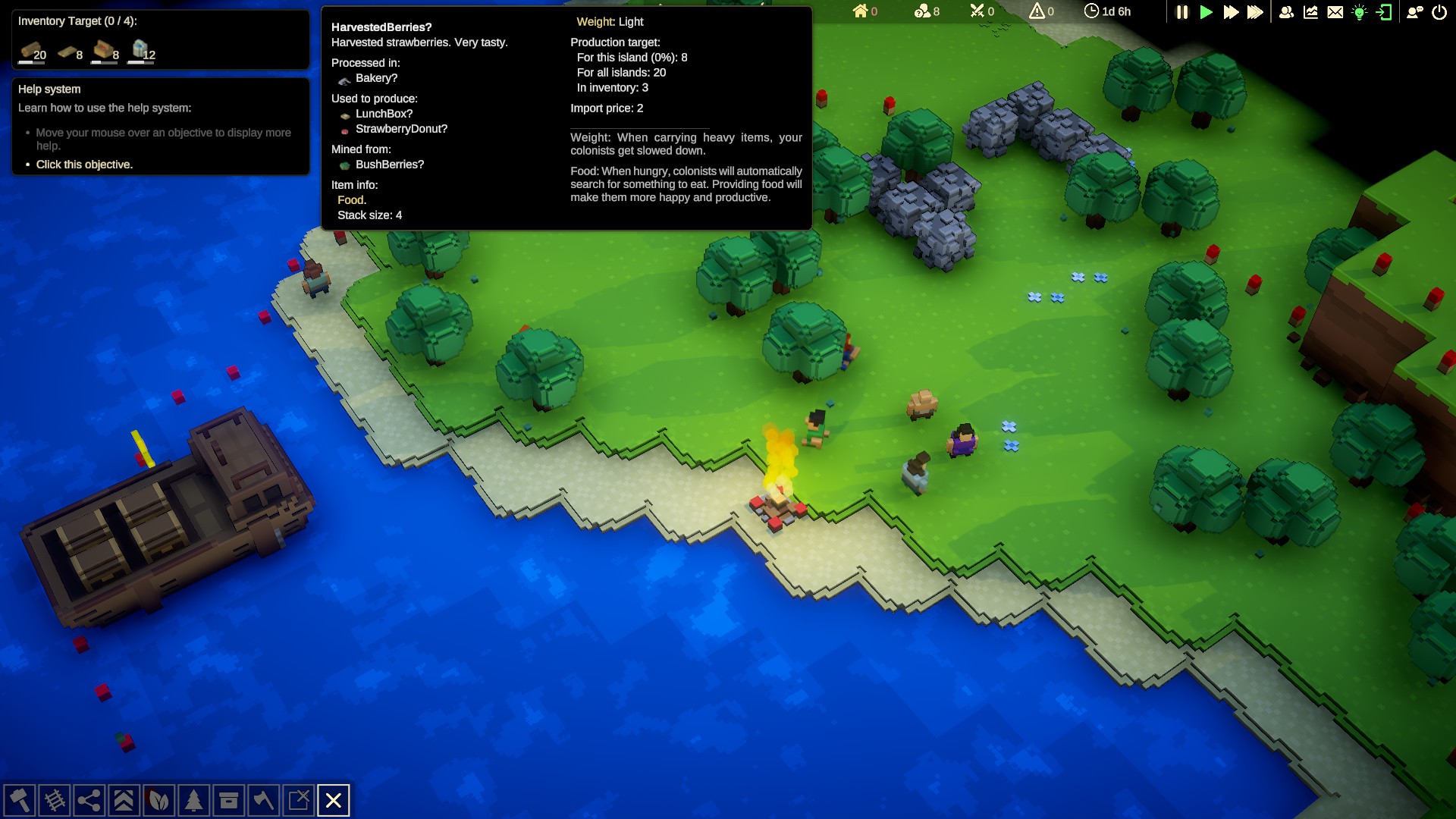Select the leaf farming tool

(x=158, y=800)
